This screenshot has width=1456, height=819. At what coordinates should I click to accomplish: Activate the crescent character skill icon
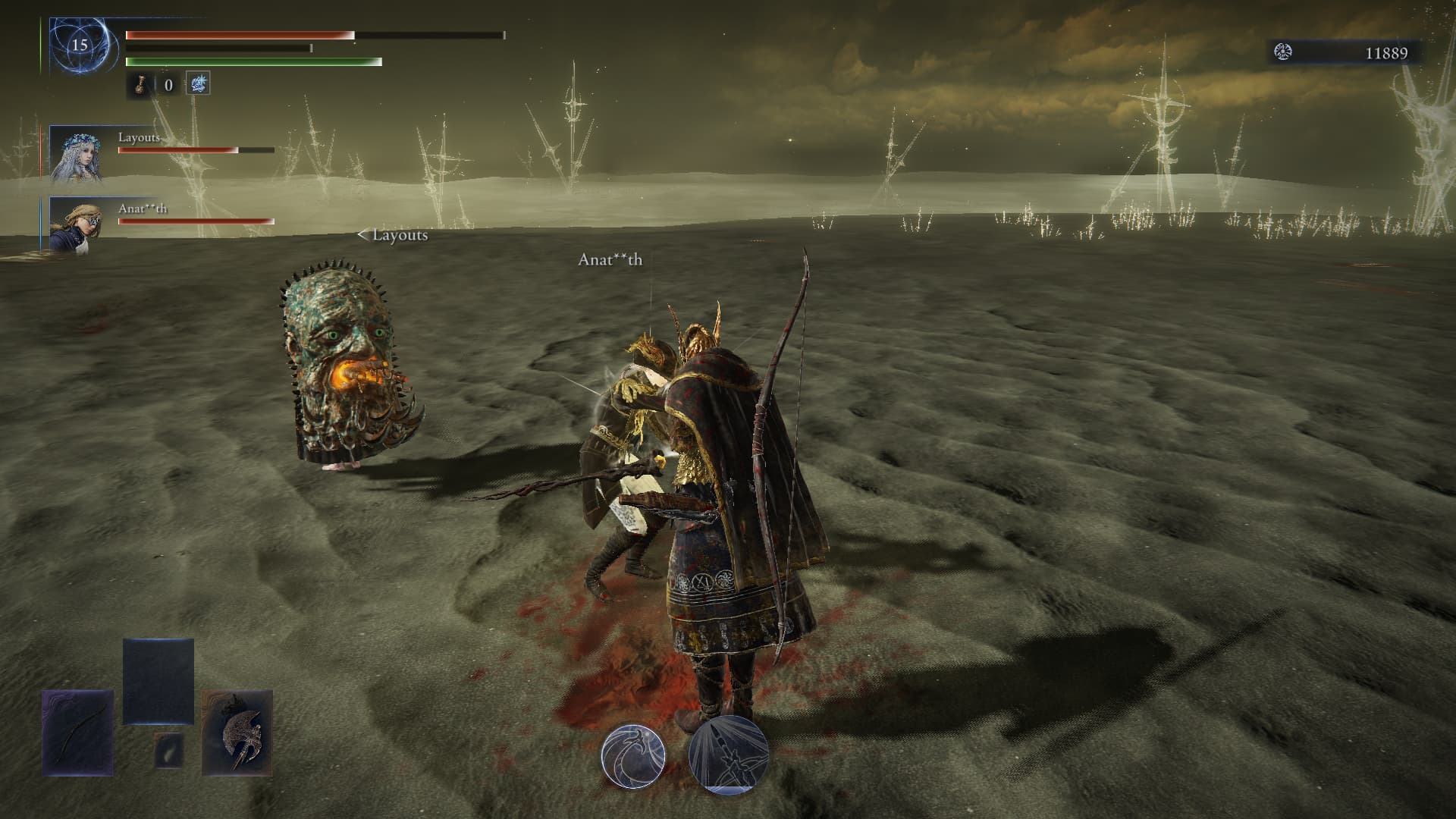pos(633,755)
